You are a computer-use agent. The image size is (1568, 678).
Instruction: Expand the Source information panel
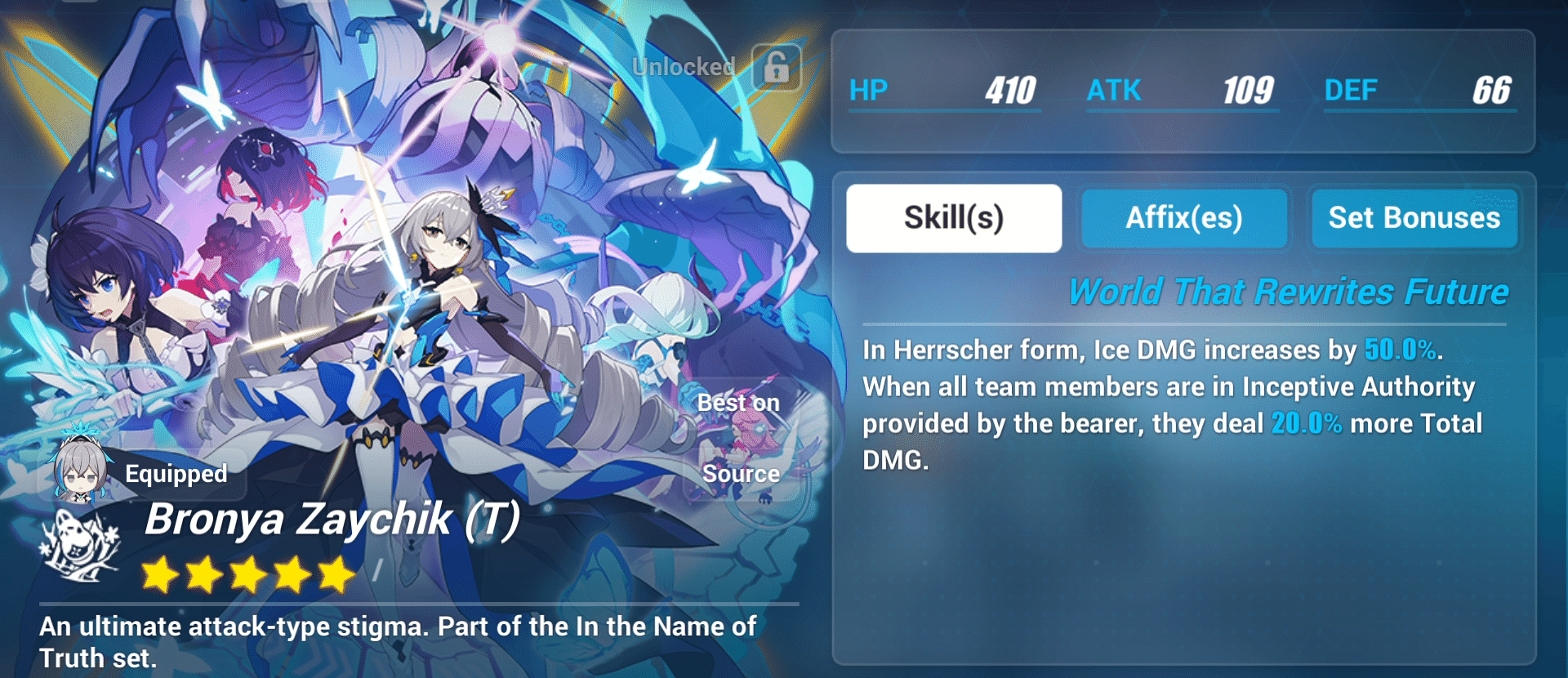pos(738,473)
